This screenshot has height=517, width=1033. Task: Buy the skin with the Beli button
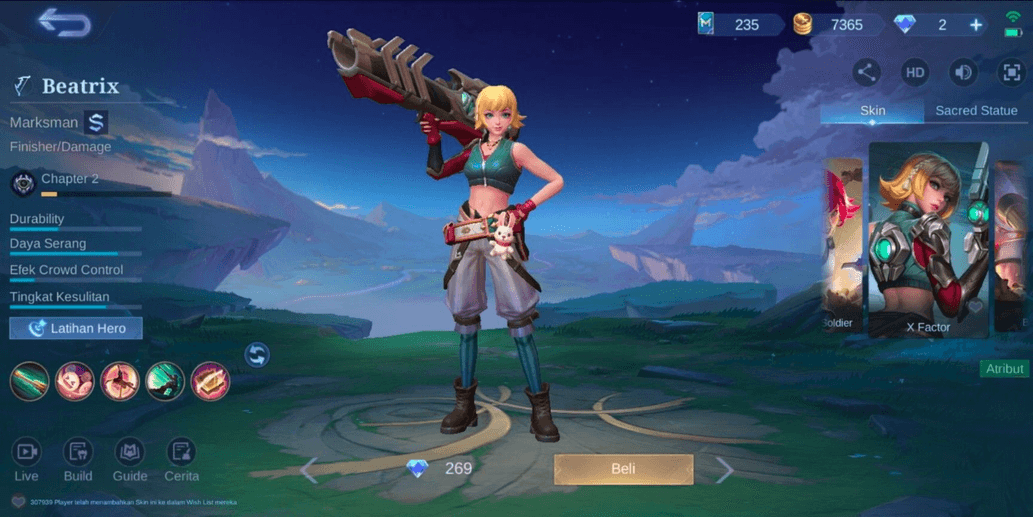click(623, 469)
